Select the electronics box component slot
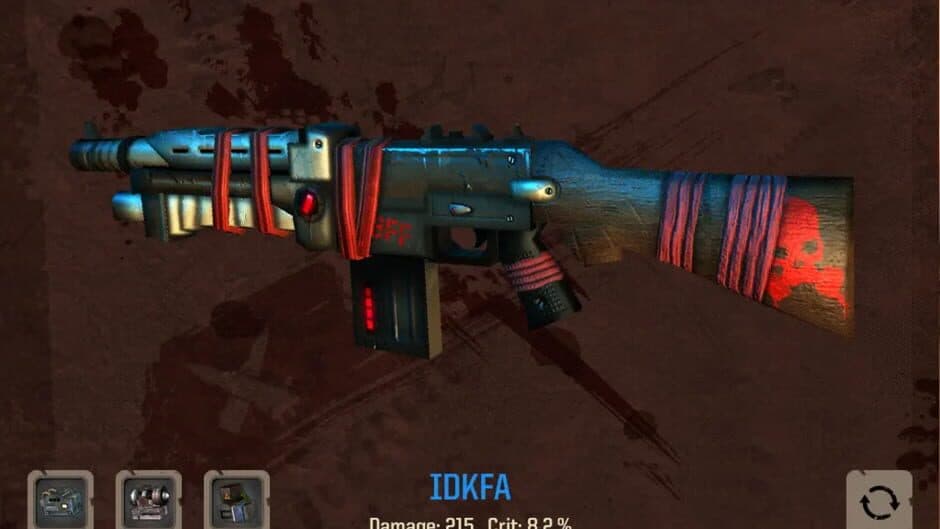Image resolution: width=940 pixels, height=529 pixels. point(236,500)
